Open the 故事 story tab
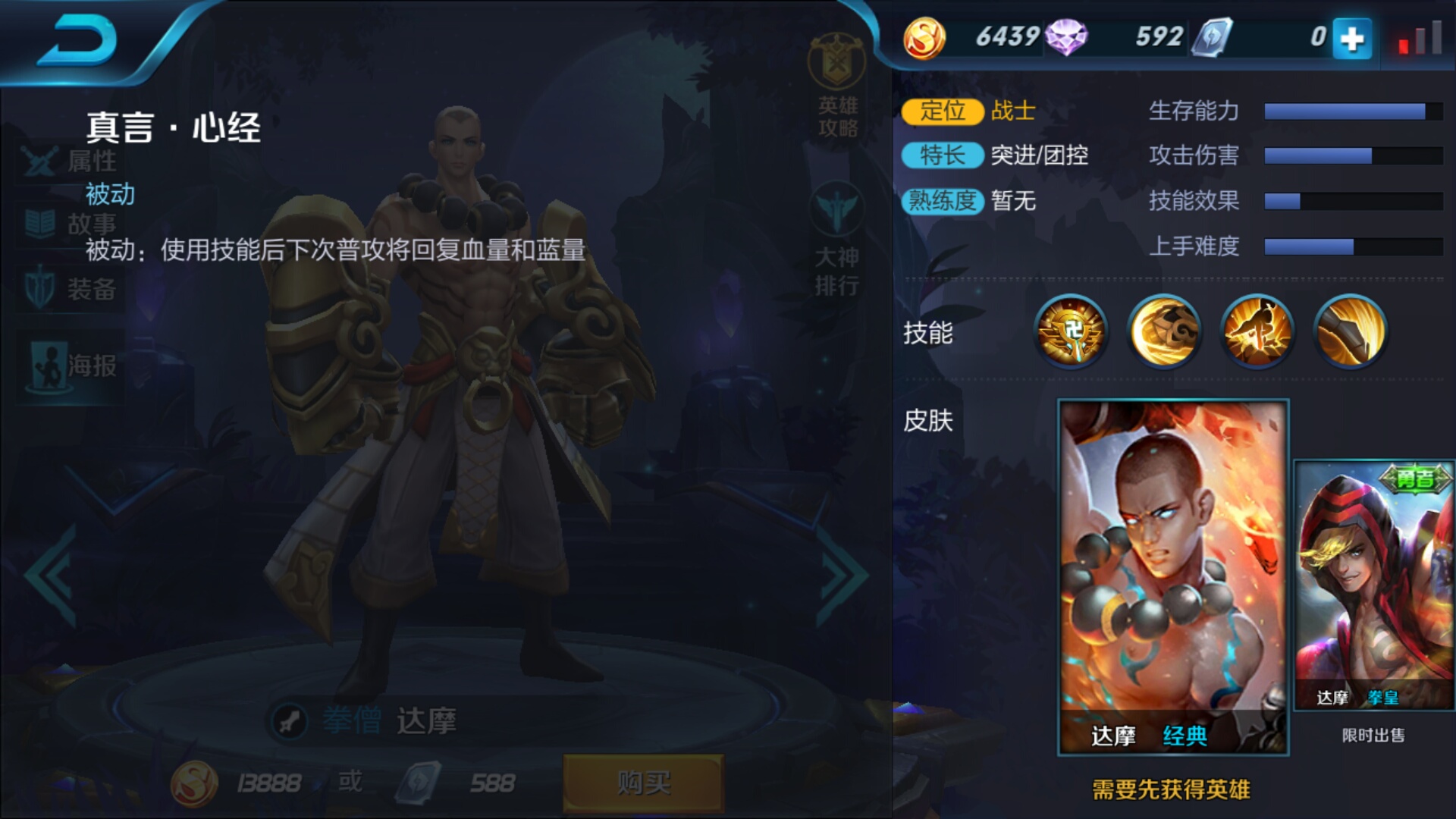1456x819 pixels. click(x=68, y=225)
